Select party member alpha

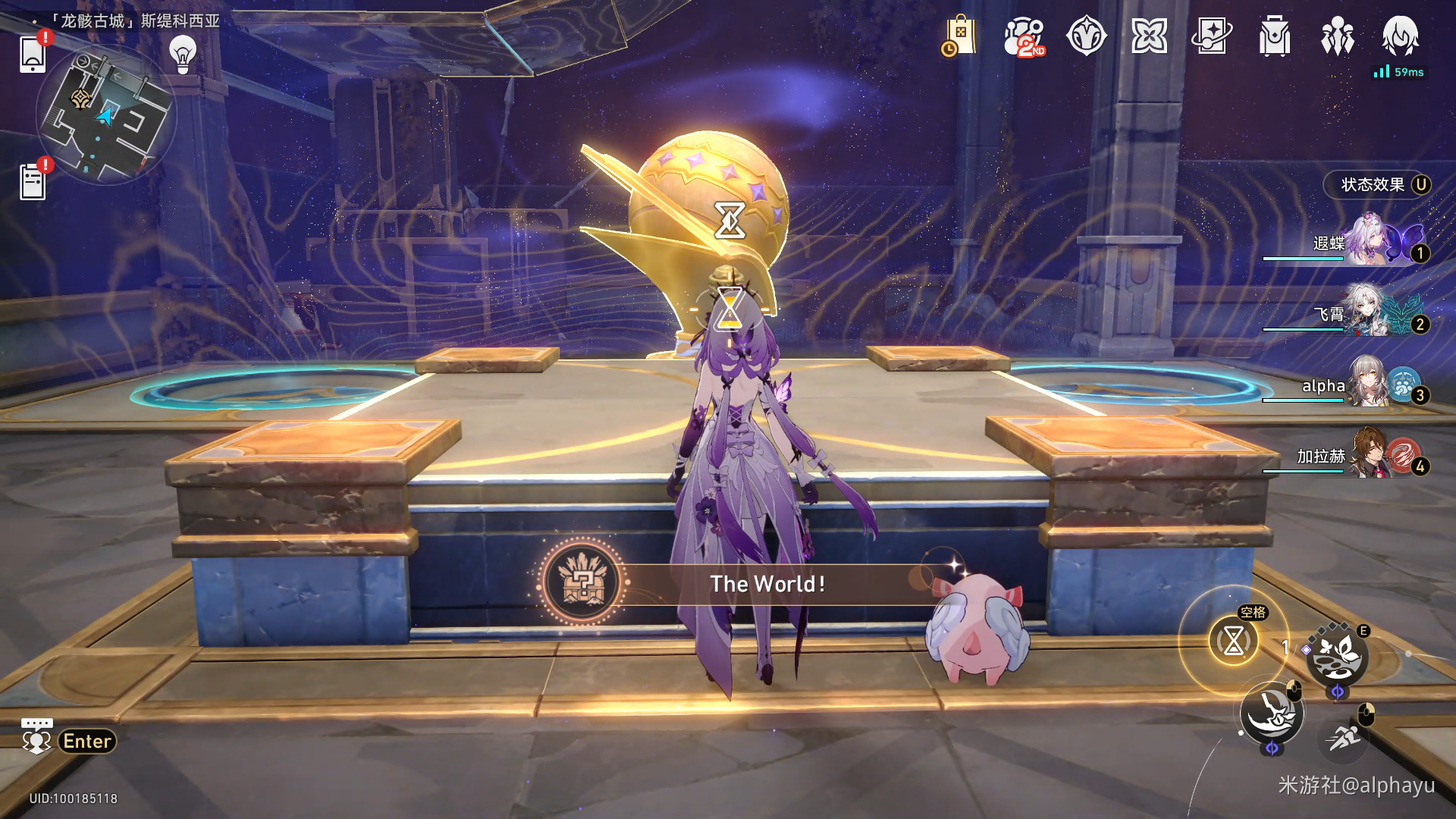(1365, 385)
